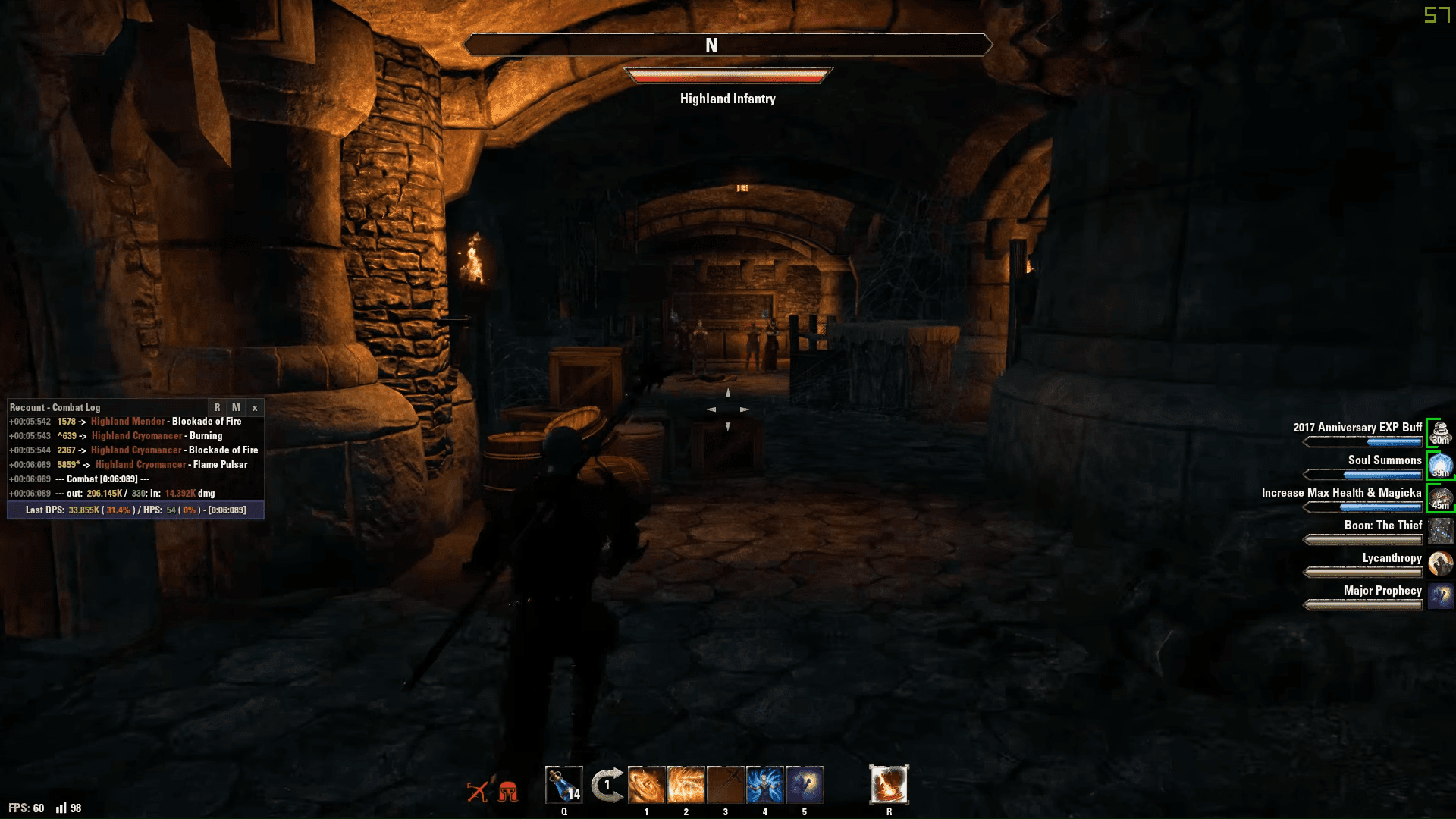Close the Recount Combat Log window
The height and width of the screenshot is (819, 1456).
pos(256,408)
